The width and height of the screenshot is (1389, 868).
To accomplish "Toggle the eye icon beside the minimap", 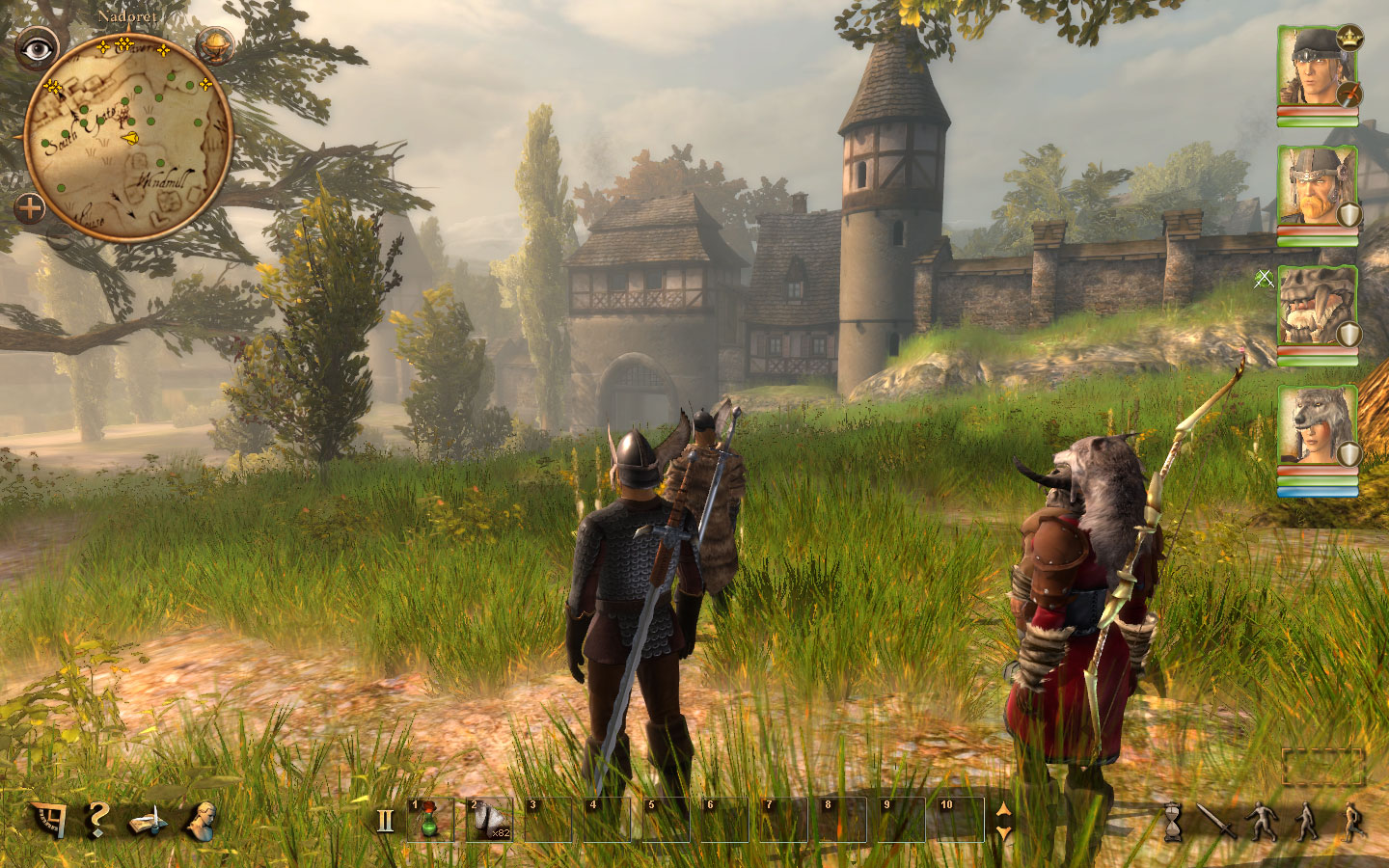I will pos(37,48).
